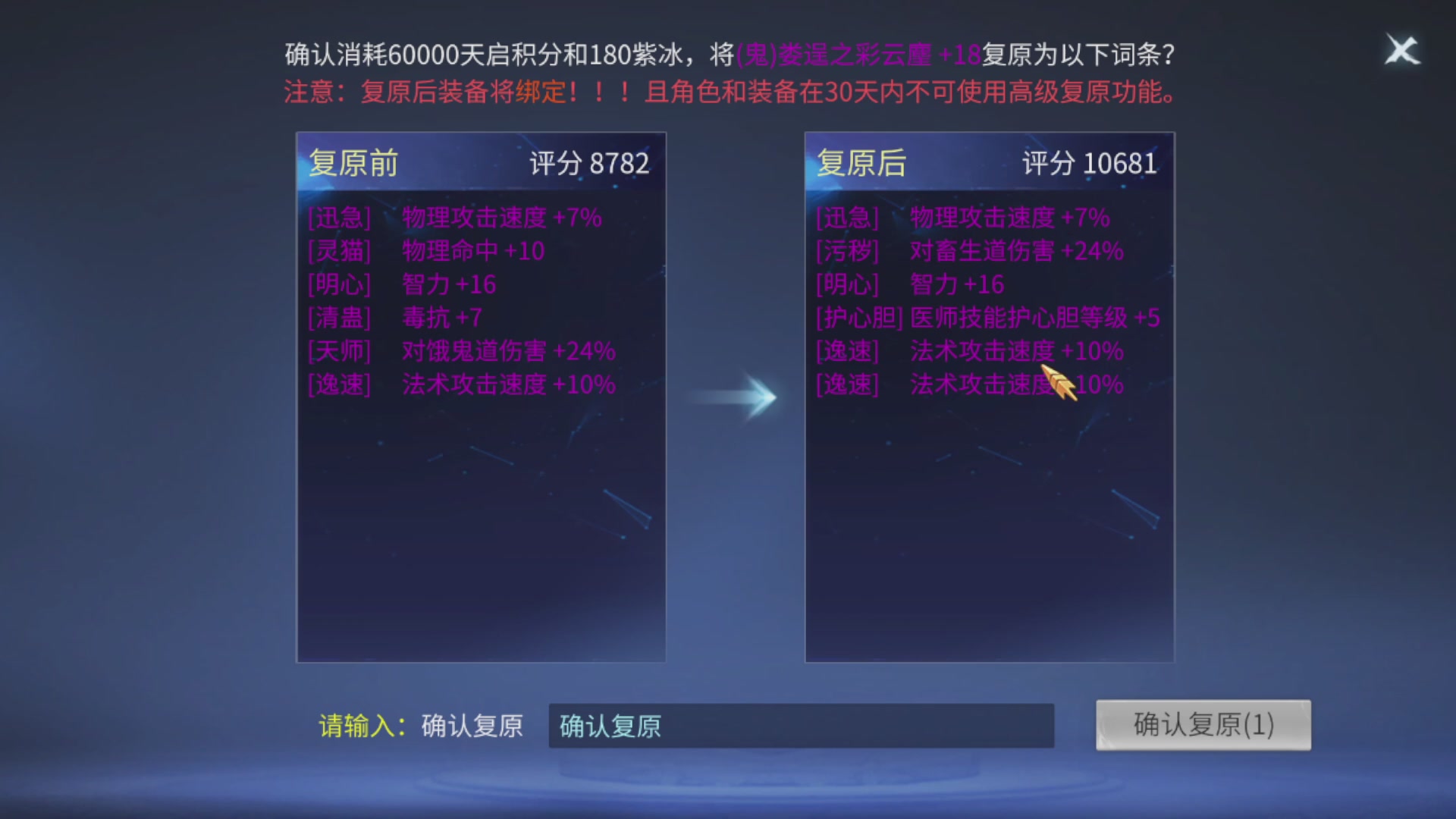The height and width of the screenshot is (819, 1456).
Task: Select the 复原后 panel header
Action: pos(862,162)
